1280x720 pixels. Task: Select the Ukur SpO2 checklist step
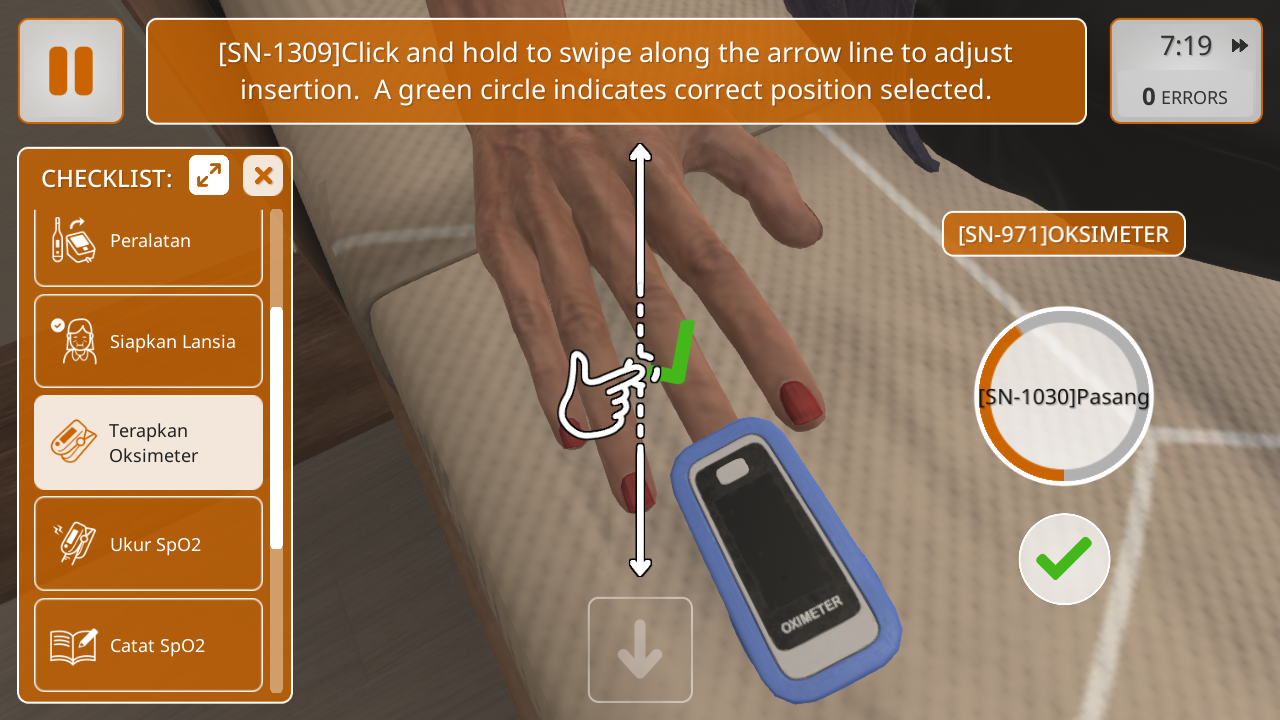click(x=148, y=544)
